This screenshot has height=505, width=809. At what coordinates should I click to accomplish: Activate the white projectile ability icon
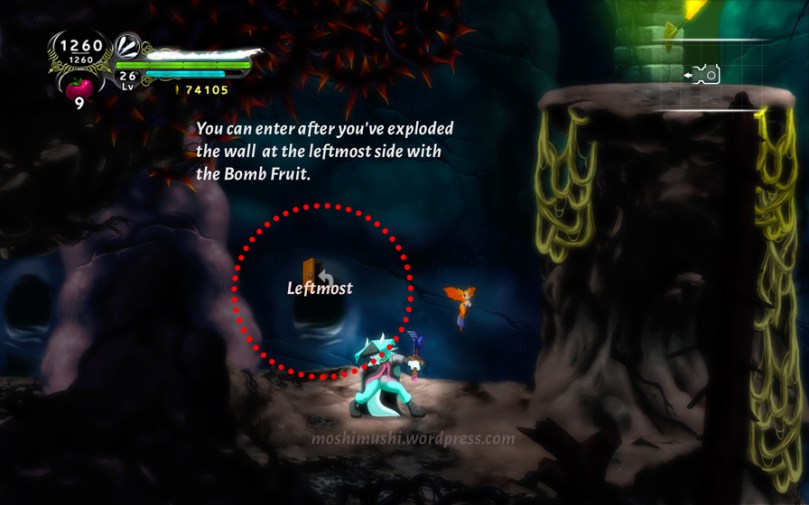point(129,46)
